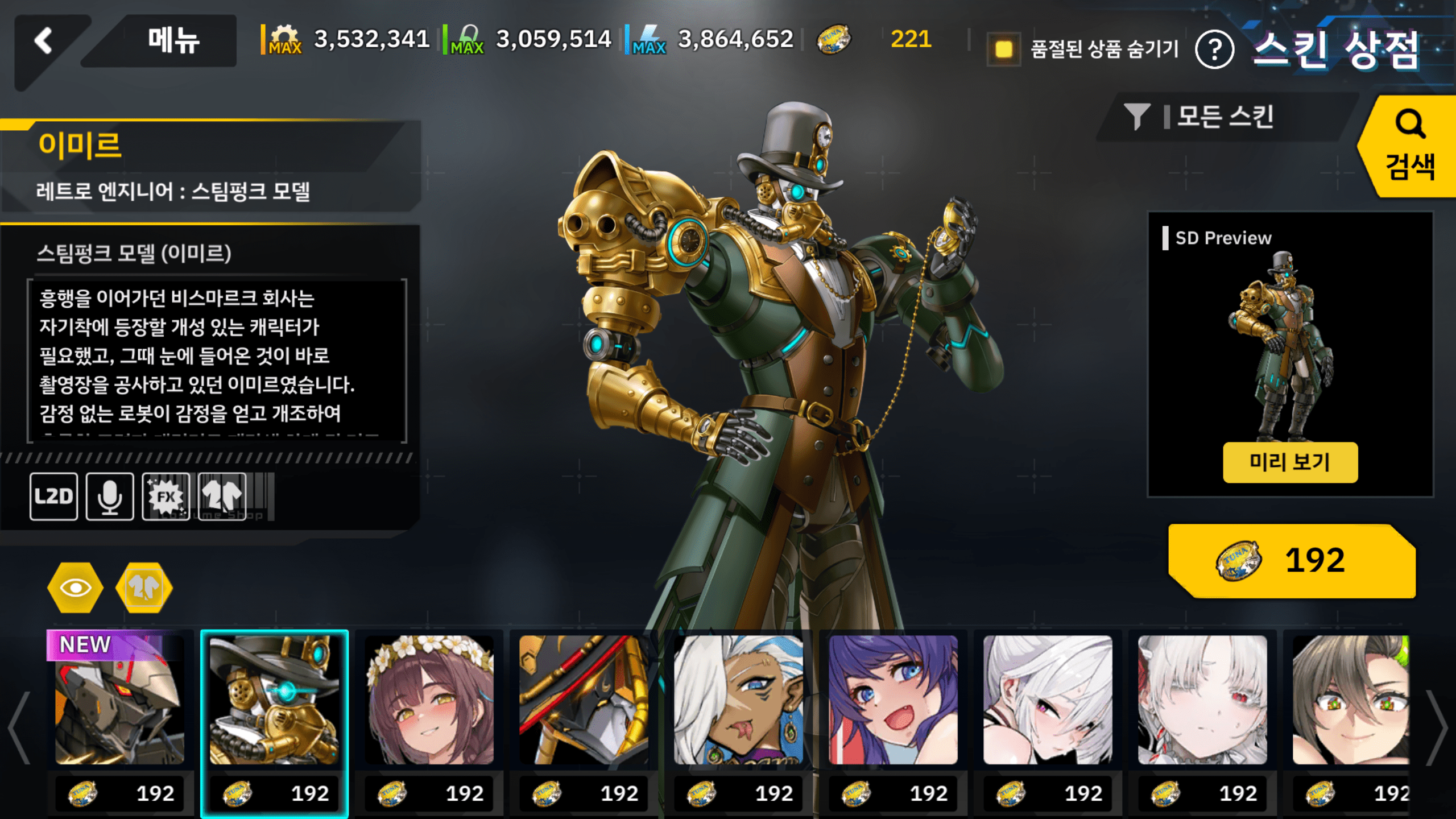This screenshot has height=819, width=1456.
Task: Open the 메뉴 menu
Action: (x=173, y=41)
